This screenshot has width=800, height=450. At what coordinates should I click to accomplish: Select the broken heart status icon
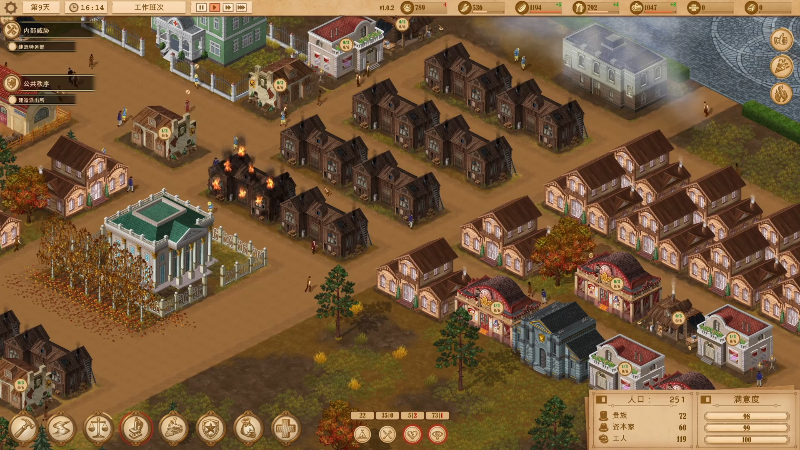click(x=412, y=434)
